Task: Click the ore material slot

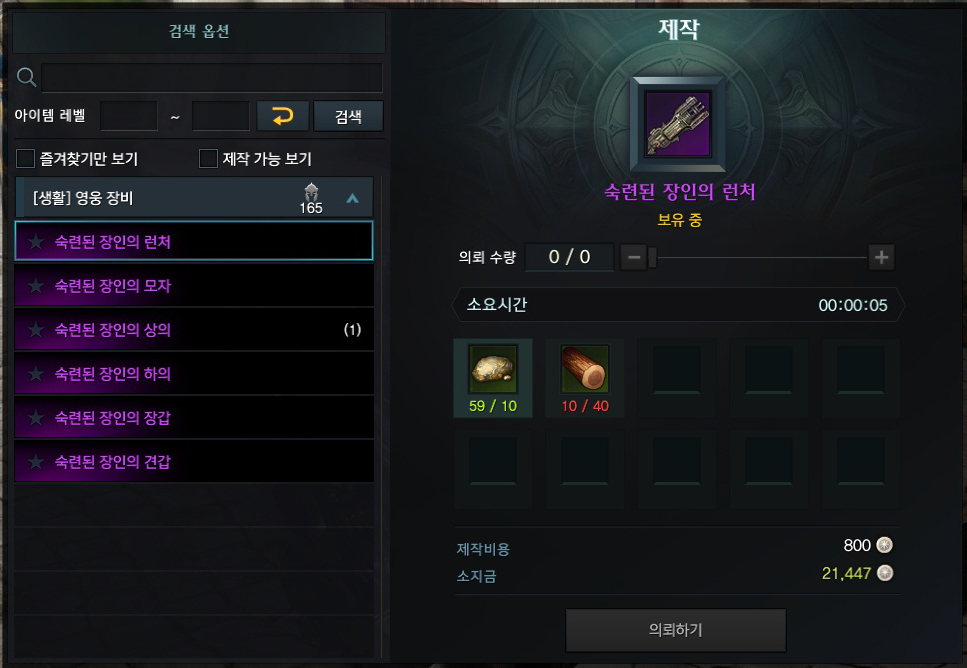Action: [x=493, y=370]
